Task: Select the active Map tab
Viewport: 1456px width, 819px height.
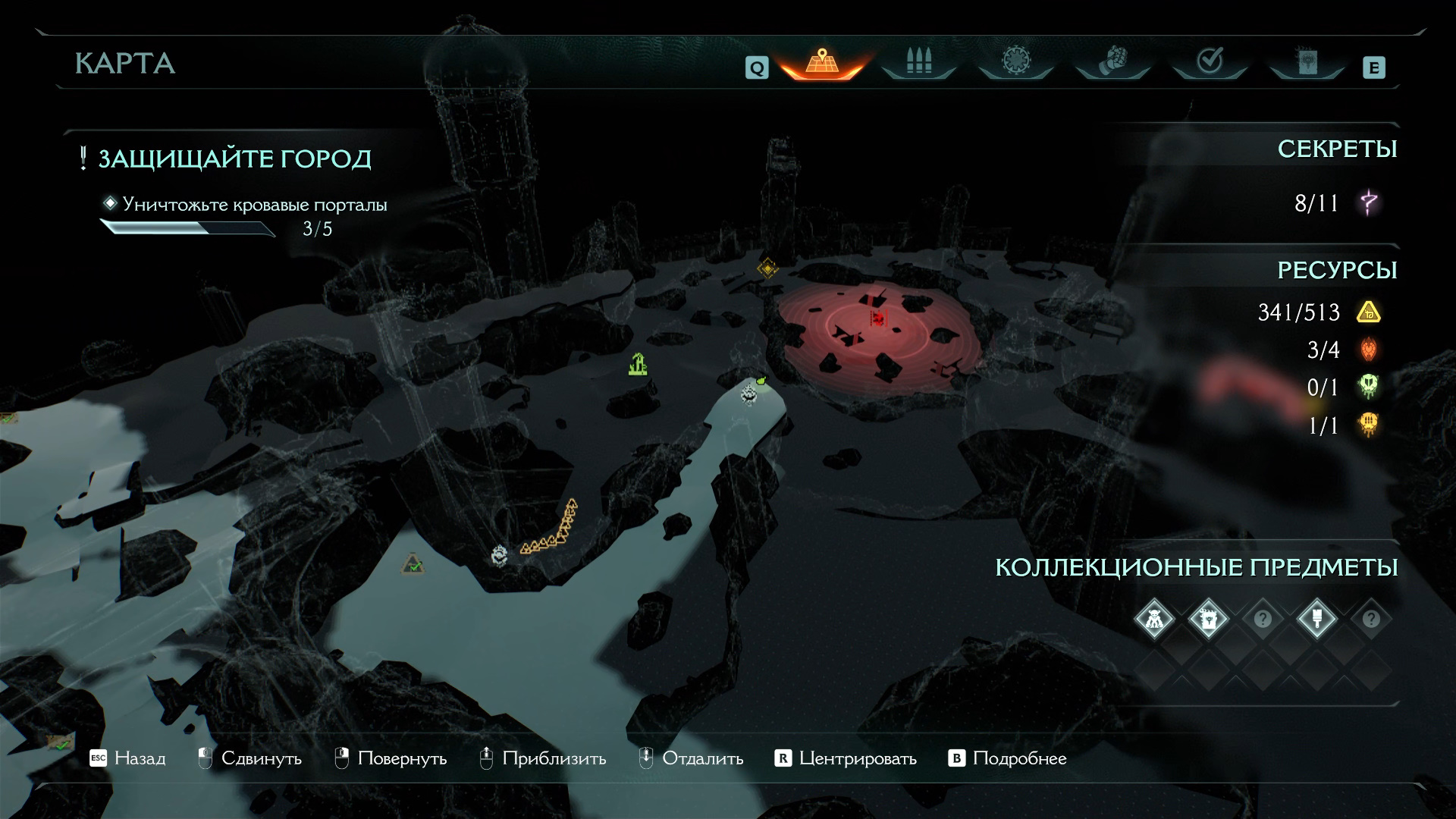Action: pos(821,62)
